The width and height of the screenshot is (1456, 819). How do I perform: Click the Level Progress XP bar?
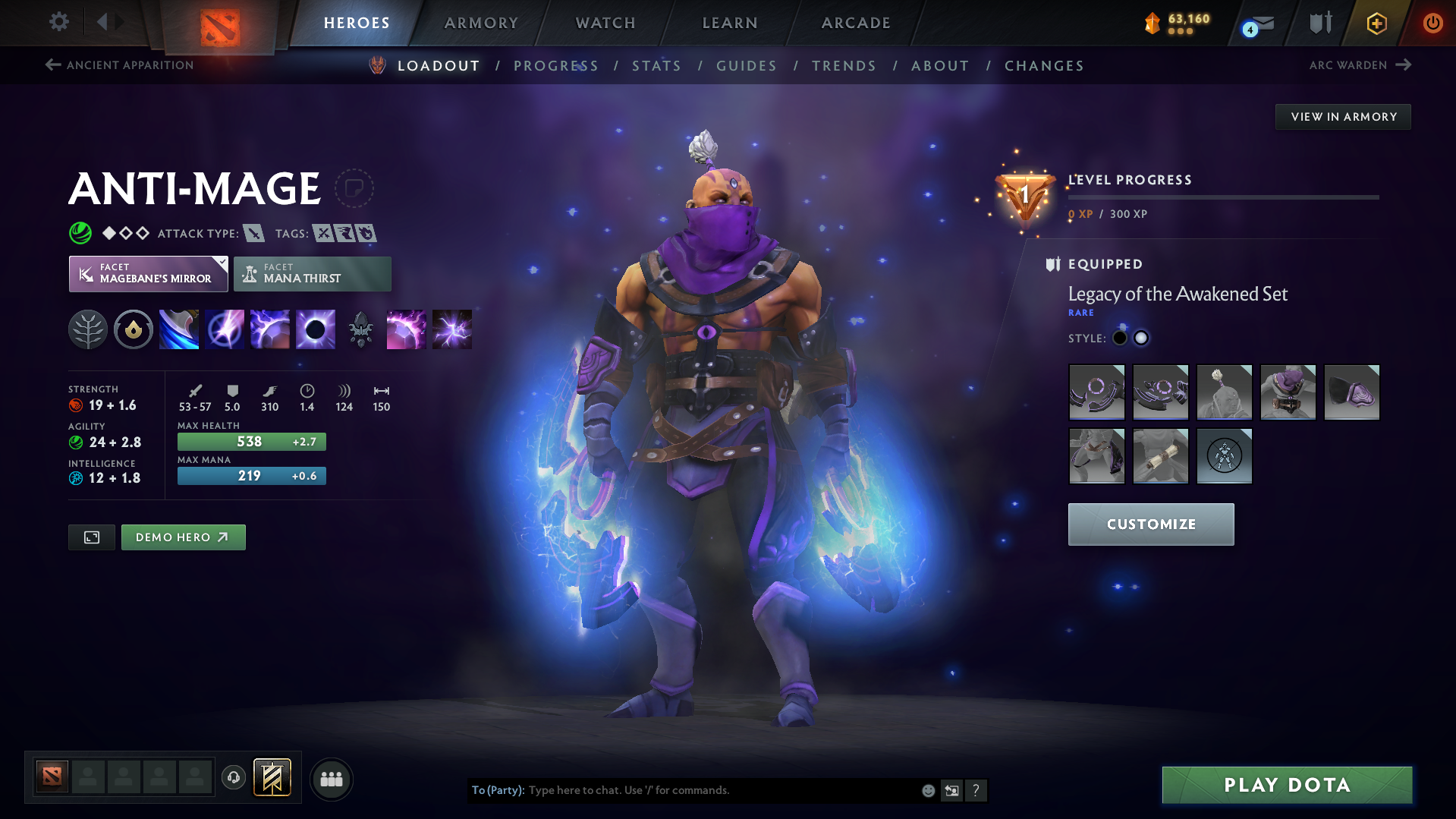click(x=1223, y=197)
